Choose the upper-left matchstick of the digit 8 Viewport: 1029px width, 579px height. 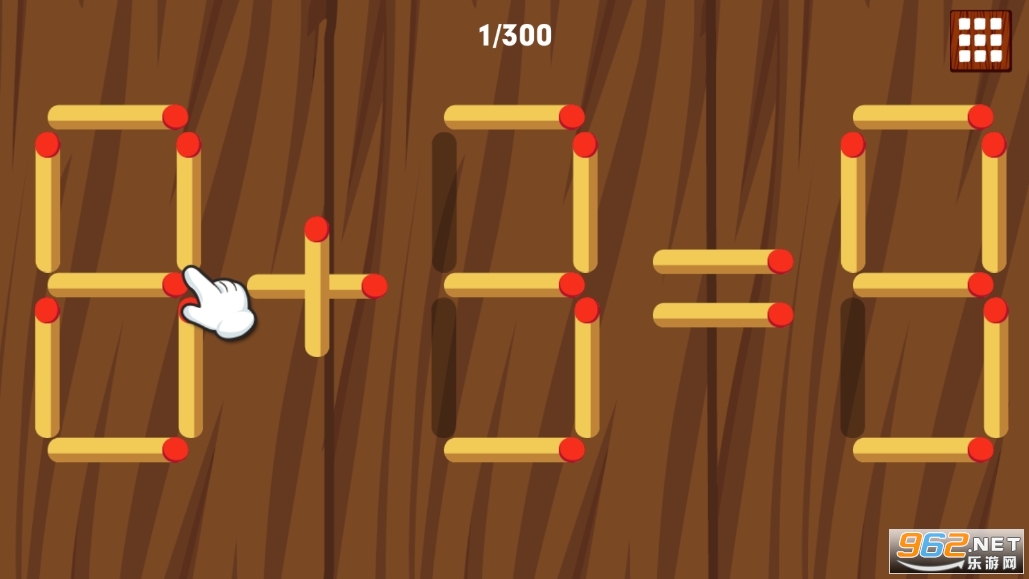47,203
